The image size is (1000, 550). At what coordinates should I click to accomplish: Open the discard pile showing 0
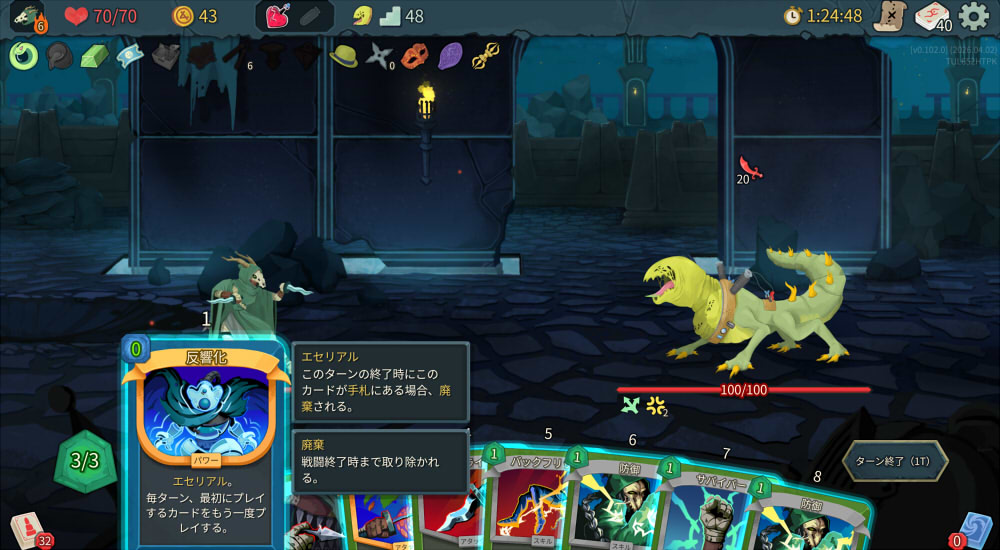coord(973,529)
